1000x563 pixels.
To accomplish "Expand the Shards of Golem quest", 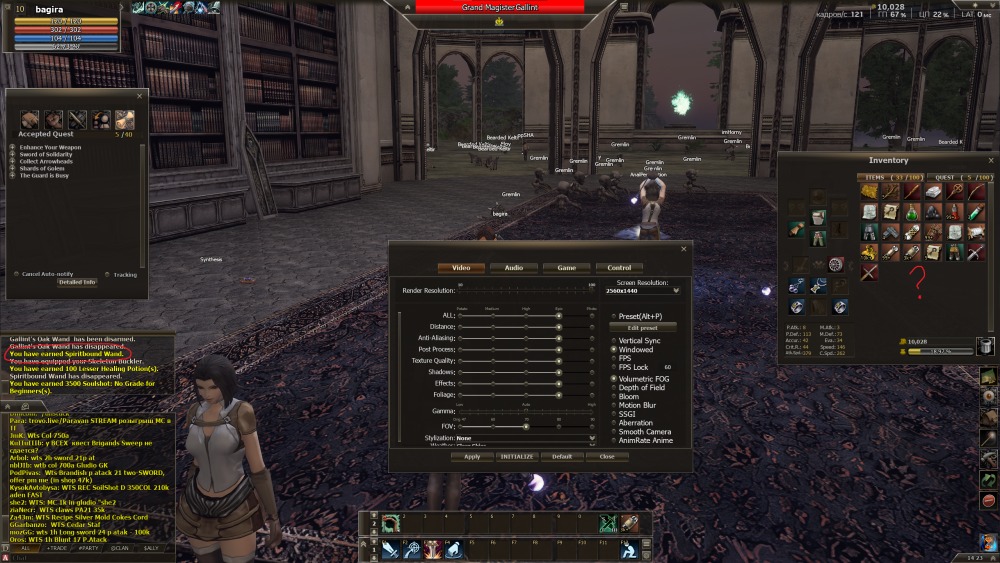I will [12, 168].
